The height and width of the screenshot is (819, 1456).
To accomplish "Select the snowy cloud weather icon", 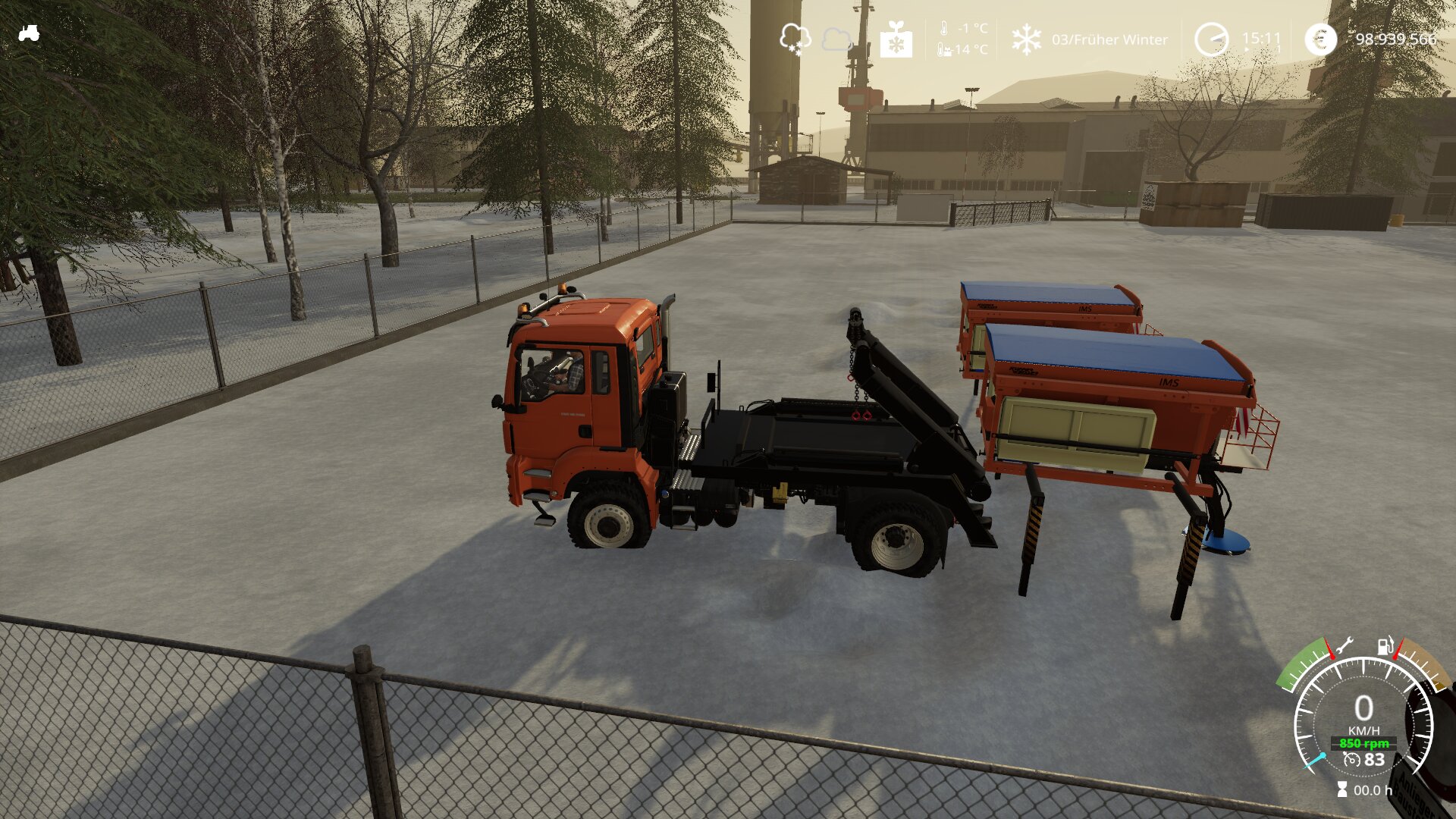I will tap(795, 39).
